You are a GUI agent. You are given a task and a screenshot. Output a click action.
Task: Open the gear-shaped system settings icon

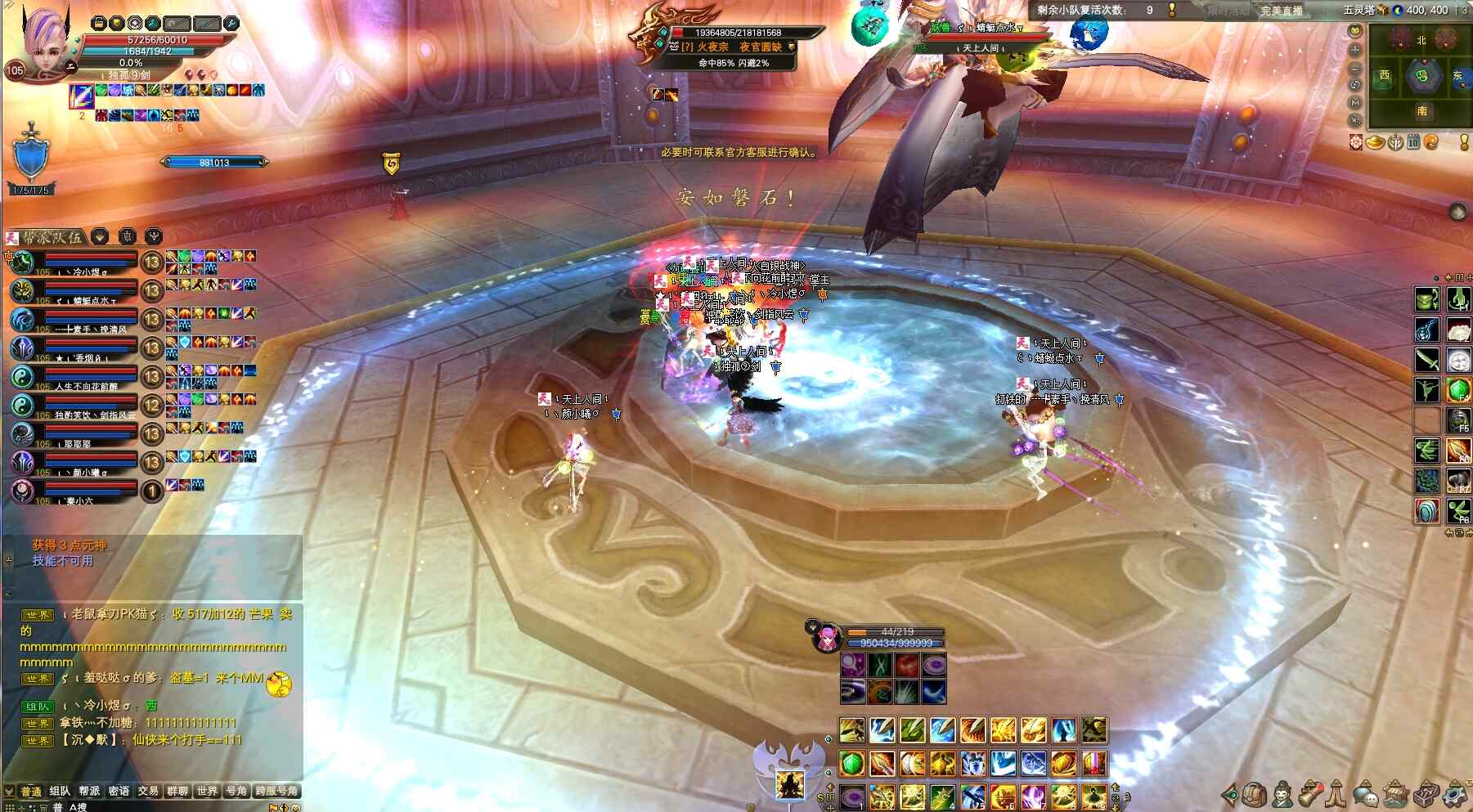coord(1455,793)
